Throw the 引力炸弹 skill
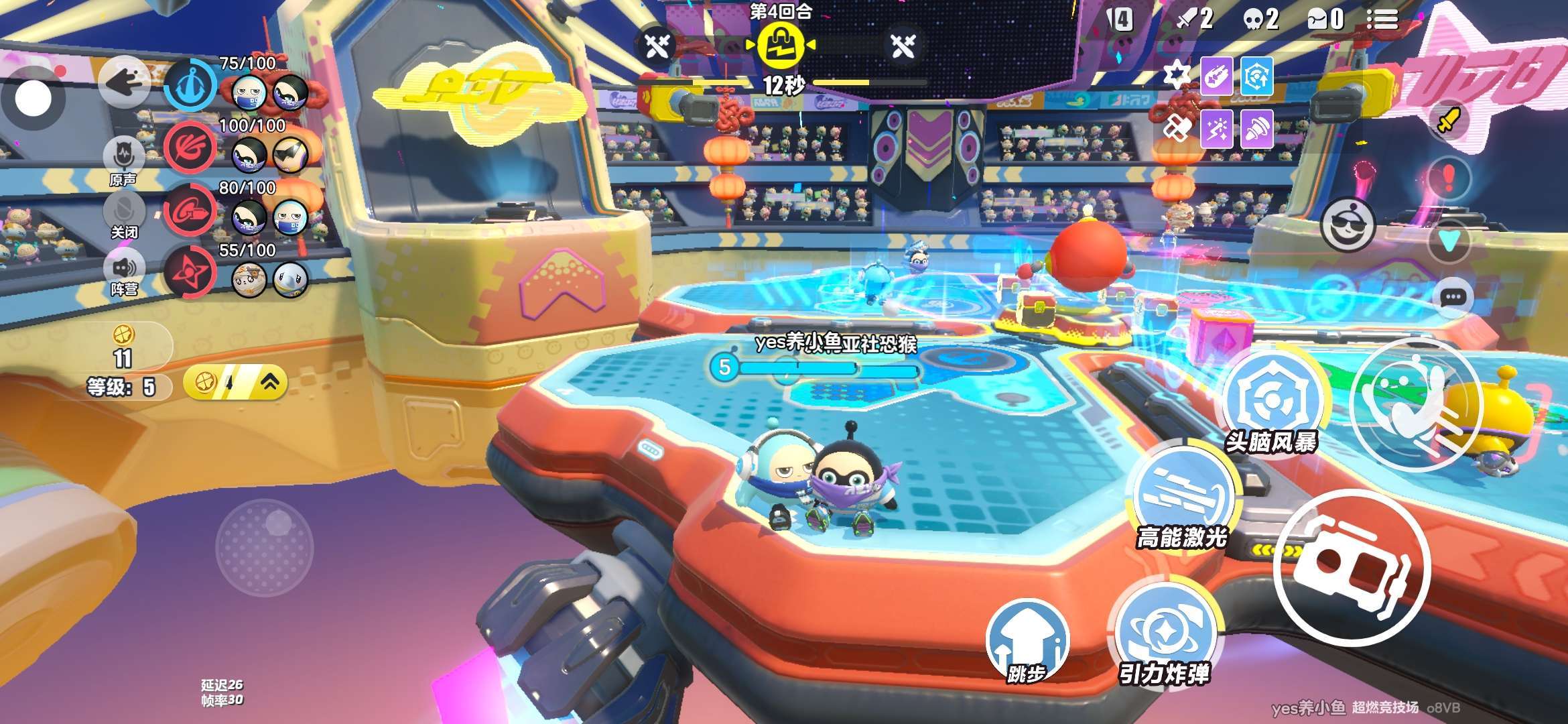Screen dimensions: 1568x724 click(1165, 633)
